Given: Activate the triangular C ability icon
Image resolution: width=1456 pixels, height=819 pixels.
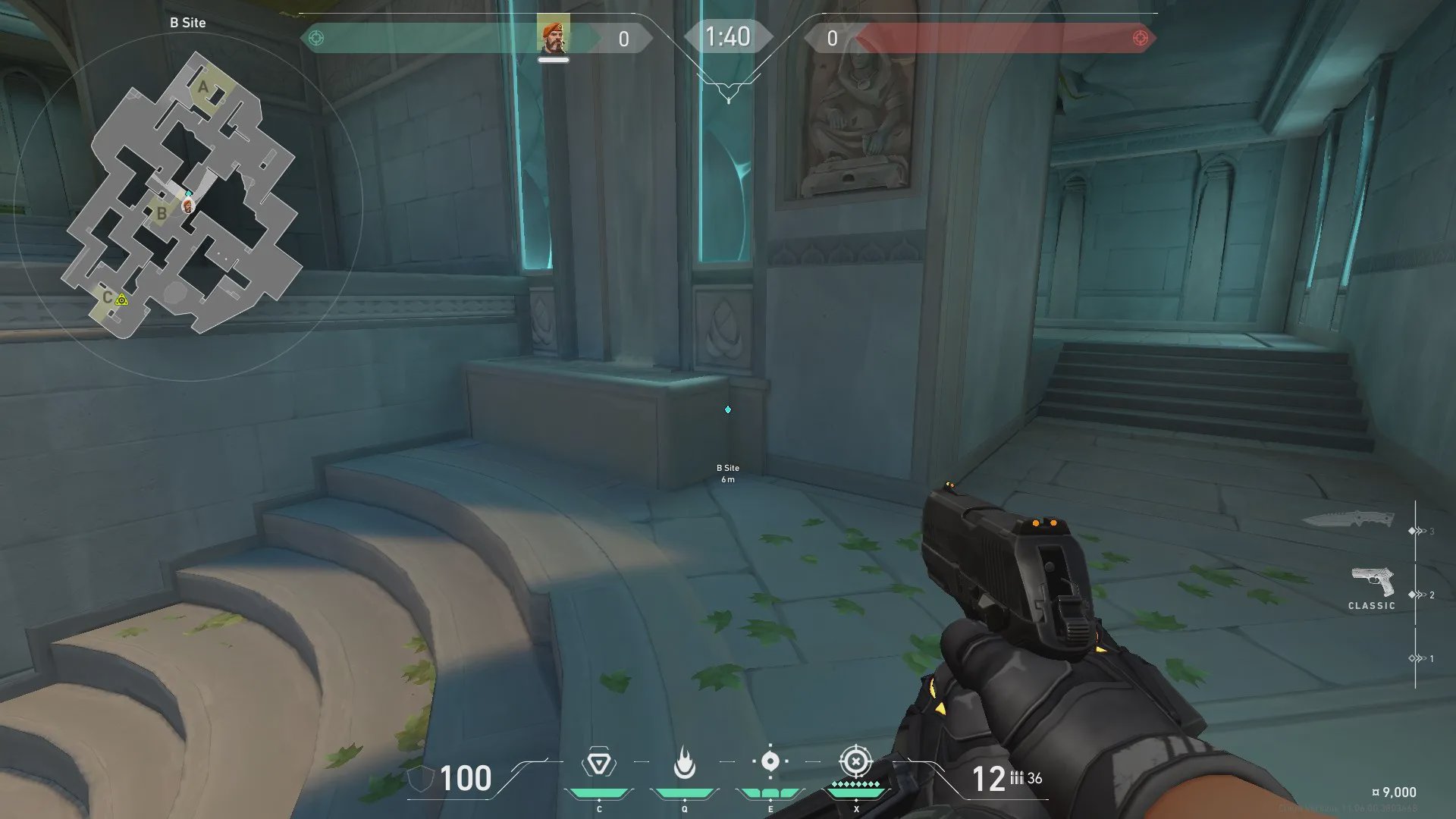Looking at the screenshot, I should click(598, 763).
